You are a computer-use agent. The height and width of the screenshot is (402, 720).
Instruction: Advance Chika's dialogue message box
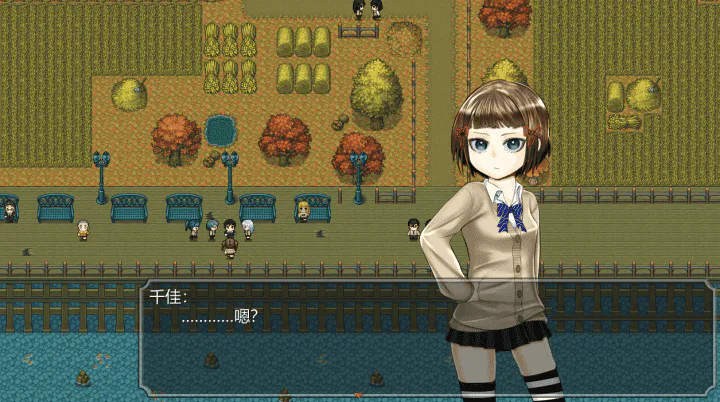[x=300, y=338]
